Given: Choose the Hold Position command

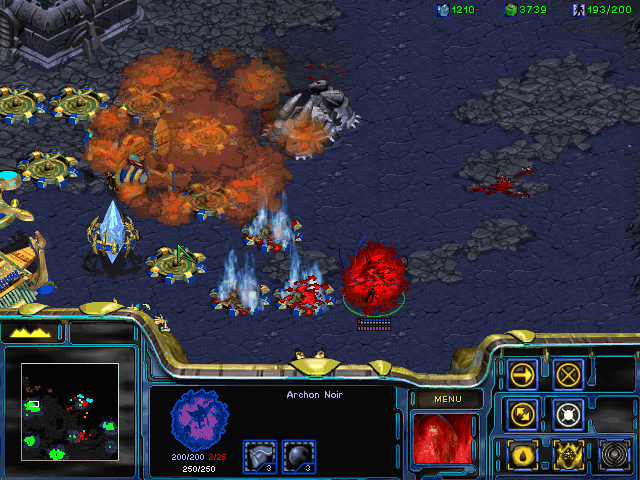Looking at the screenshot, I should (568, 413).
